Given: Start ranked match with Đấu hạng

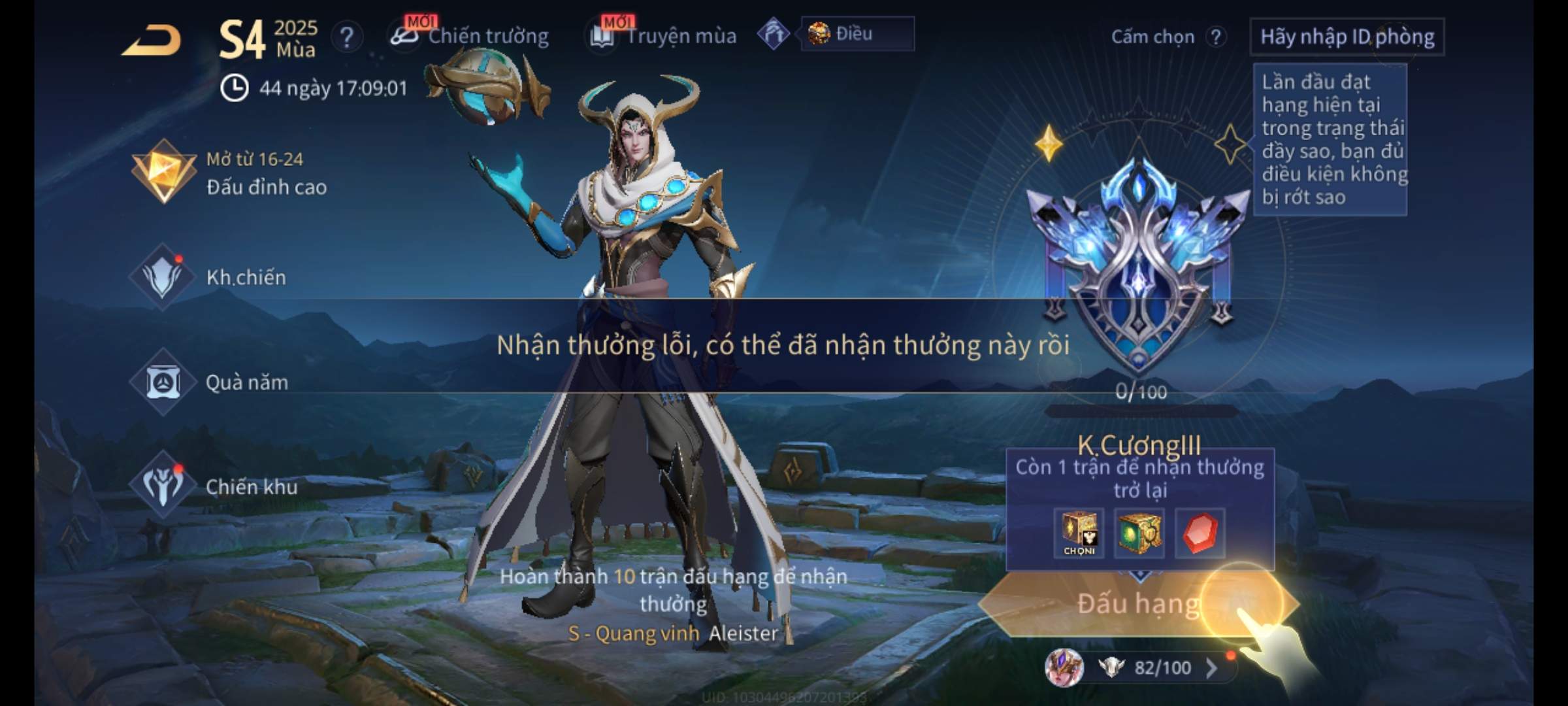Looking at the screenshot, I should click(x=1138, y=604).
